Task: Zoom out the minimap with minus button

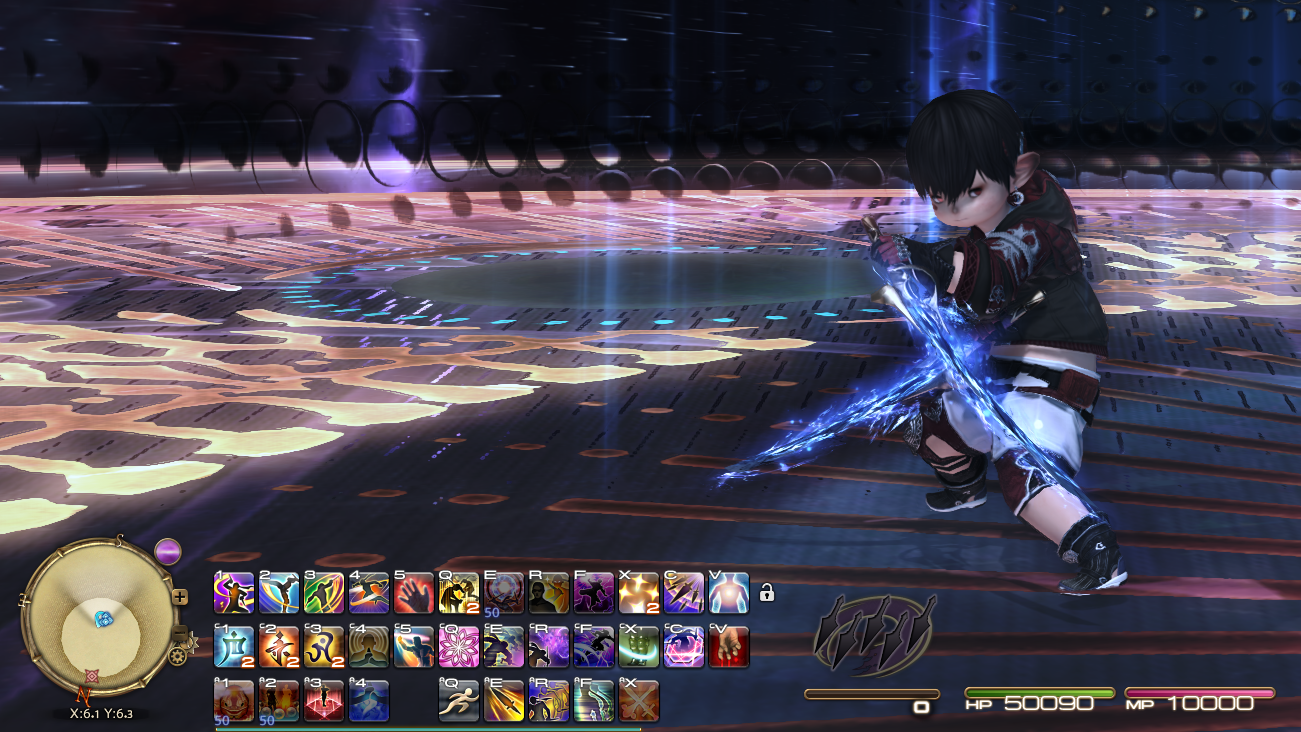Action: [x=181, y=634]
